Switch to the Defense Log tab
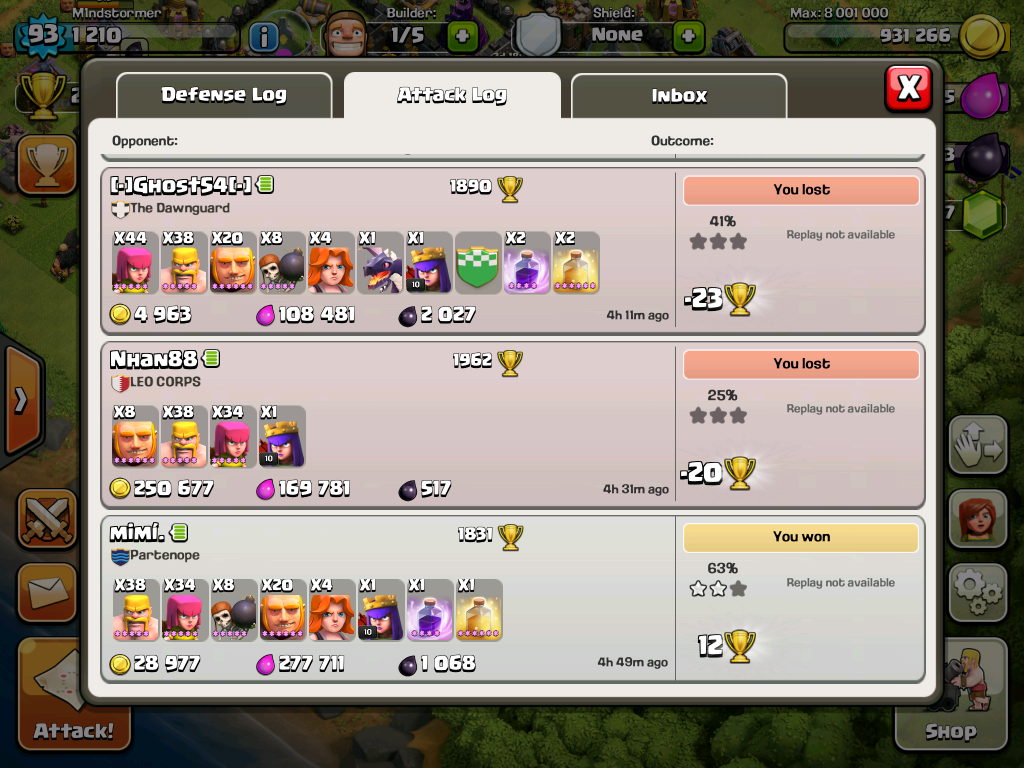The height and width of the screenshot is (768, 1024). pyautogui.click(x=224, y=95)
